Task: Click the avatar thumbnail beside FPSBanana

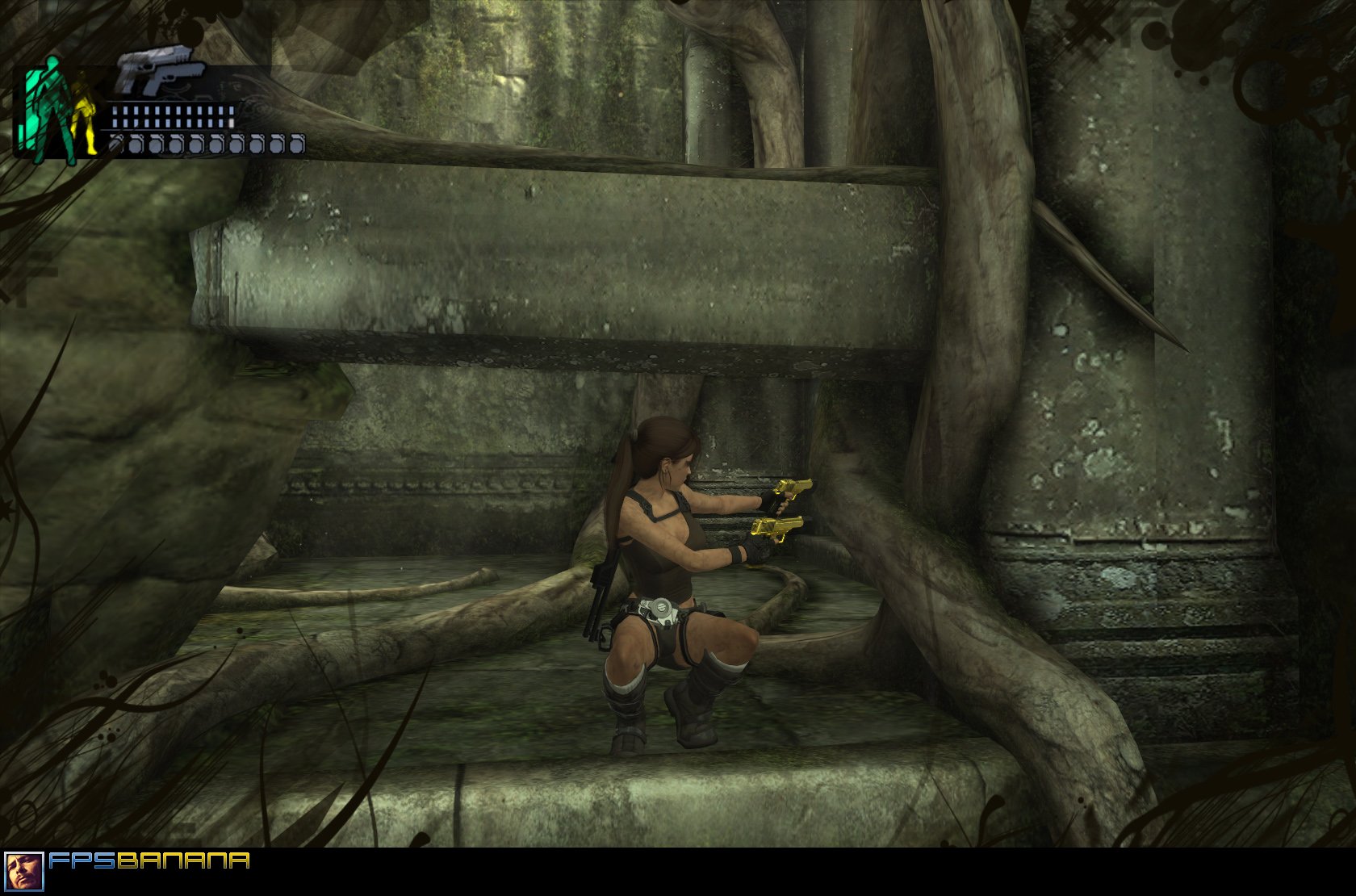Action: coord(23,872)
